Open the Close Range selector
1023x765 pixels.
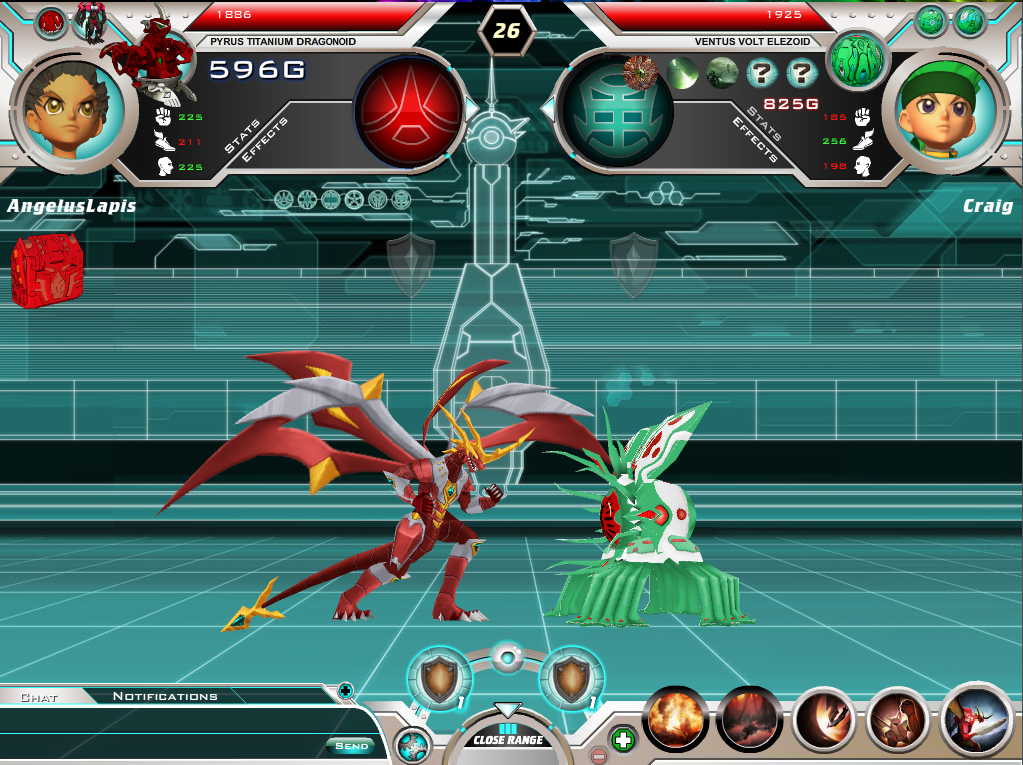point(508,739)
